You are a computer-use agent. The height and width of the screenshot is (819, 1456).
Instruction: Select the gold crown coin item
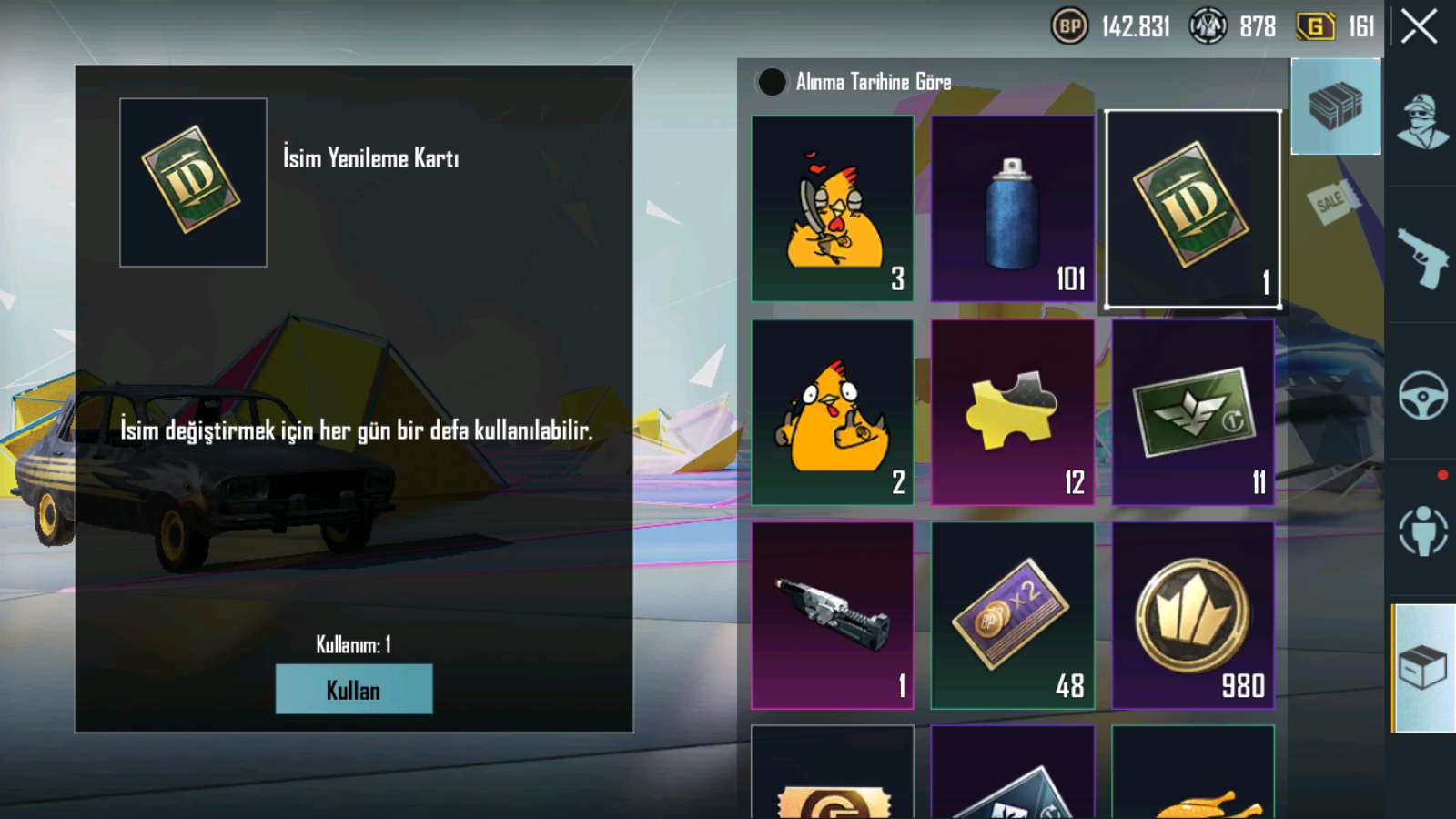pyautogui.click(x=1192, y=615)
